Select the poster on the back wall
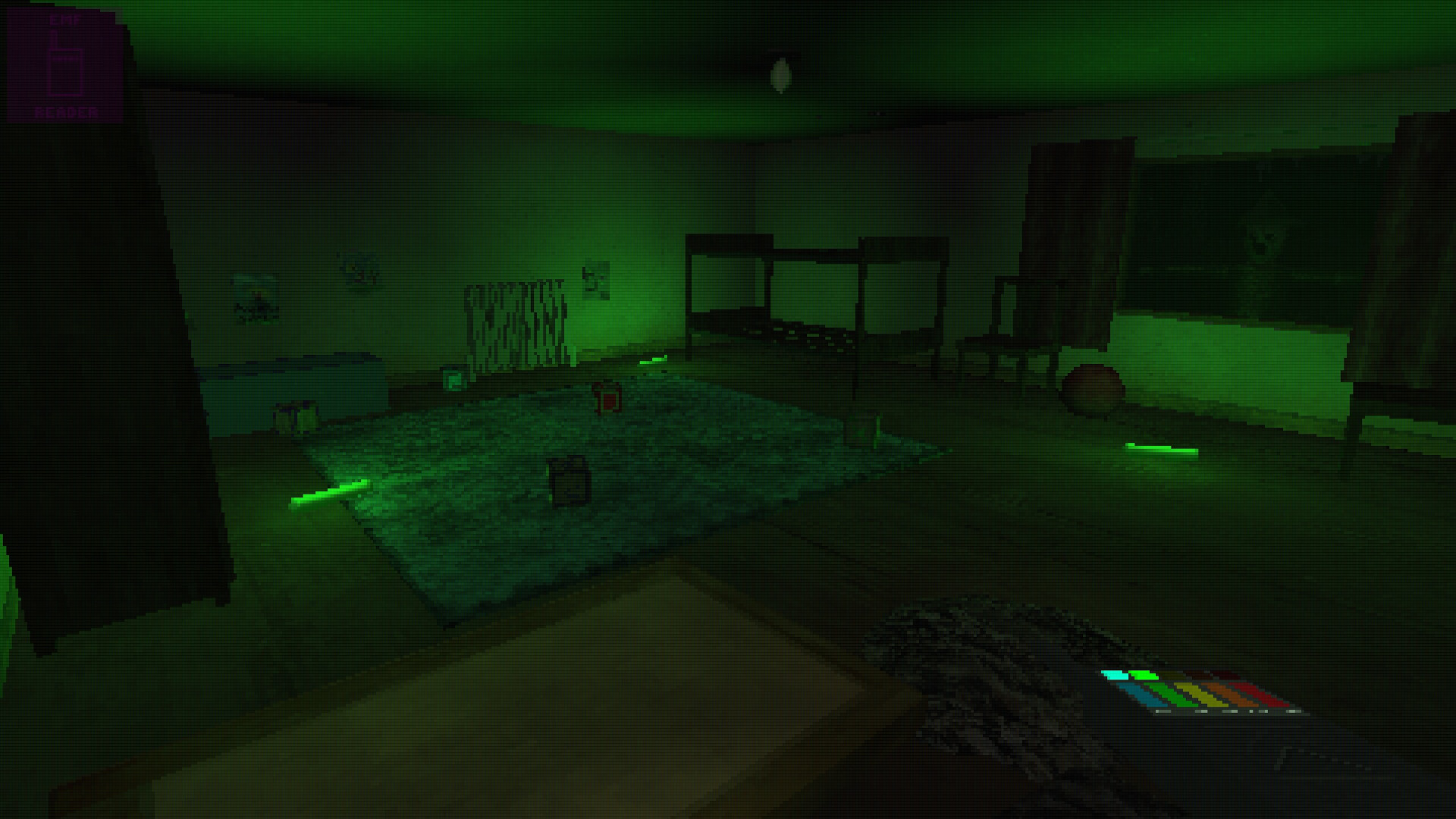 click(x=598, y=279)
